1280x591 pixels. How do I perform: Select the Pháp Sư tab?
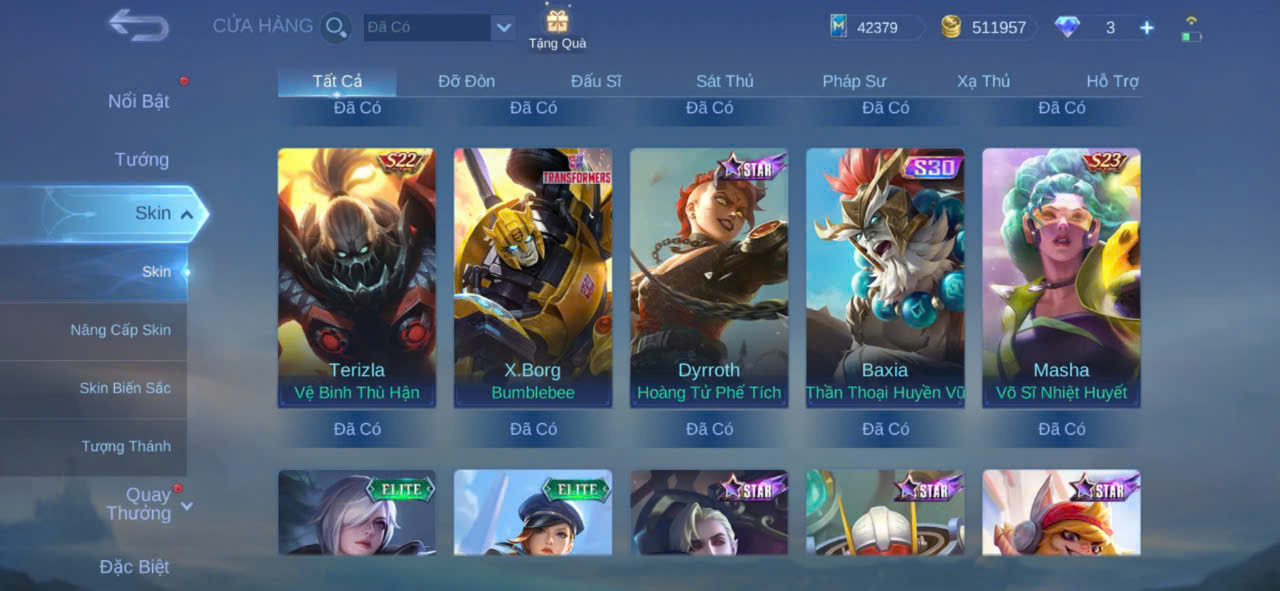[x=854, y=81]
